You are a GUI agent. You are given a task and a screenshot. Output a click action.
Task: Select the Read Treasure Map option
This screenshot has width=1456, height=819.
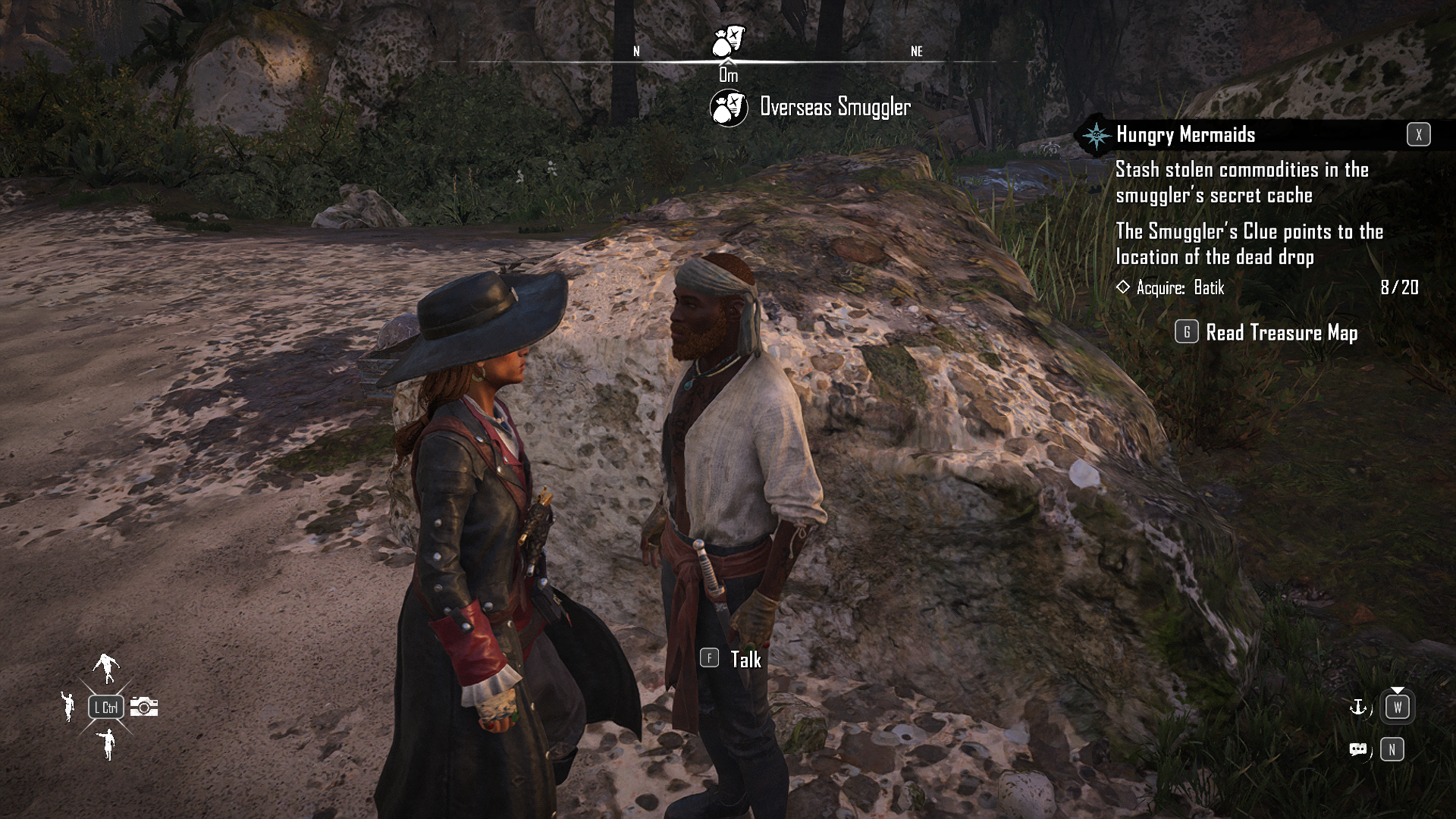pyautogui.click(x=1281, y=333)
